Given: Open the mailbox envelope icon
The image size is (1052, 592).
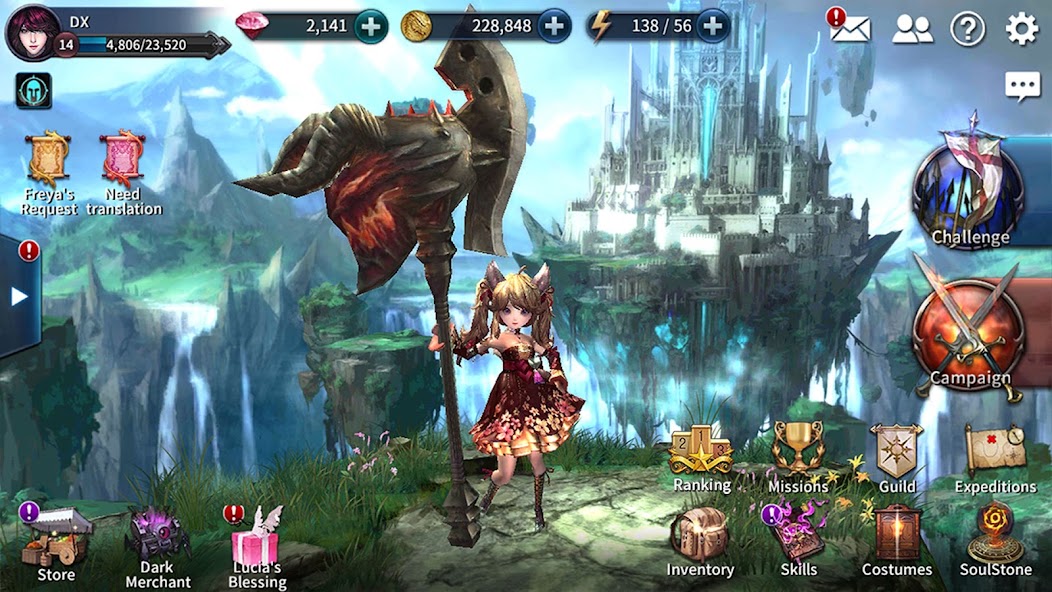Looking at the screenshot, I should 849,28.
